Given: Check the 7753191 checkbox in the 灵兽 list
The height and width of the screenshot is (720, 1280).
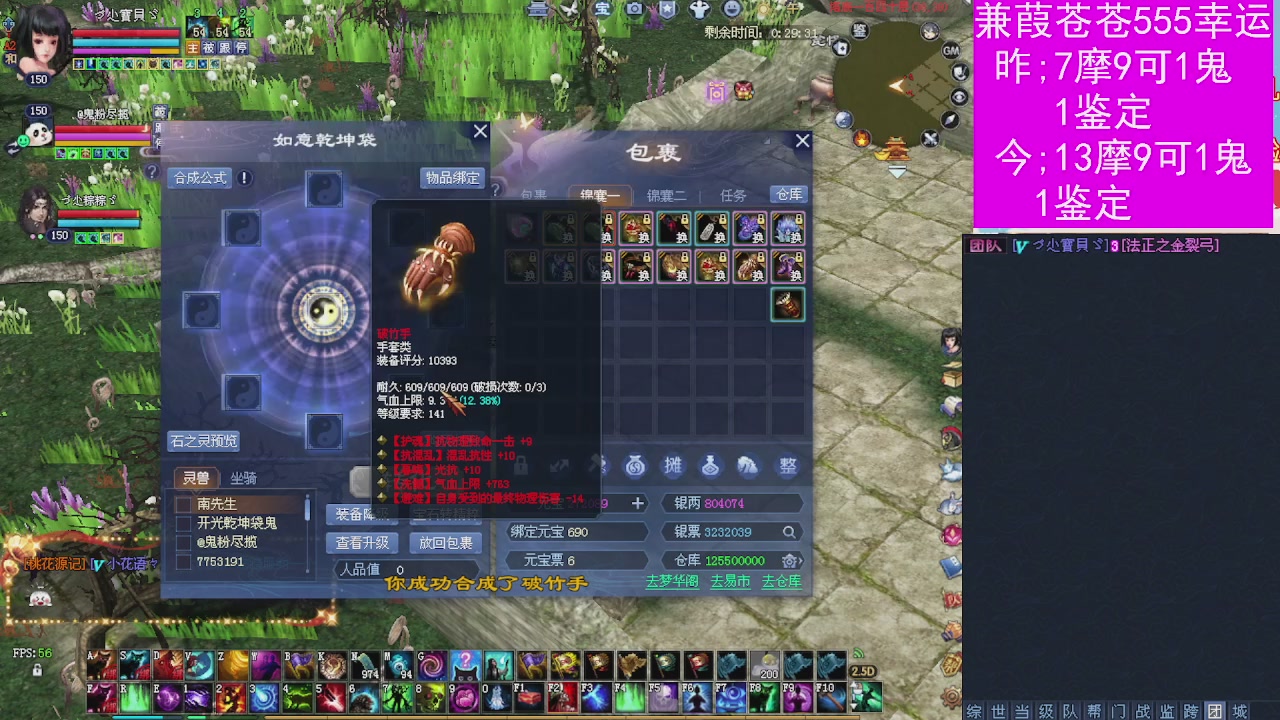Looking at the screenshot, I should (184, 560).
